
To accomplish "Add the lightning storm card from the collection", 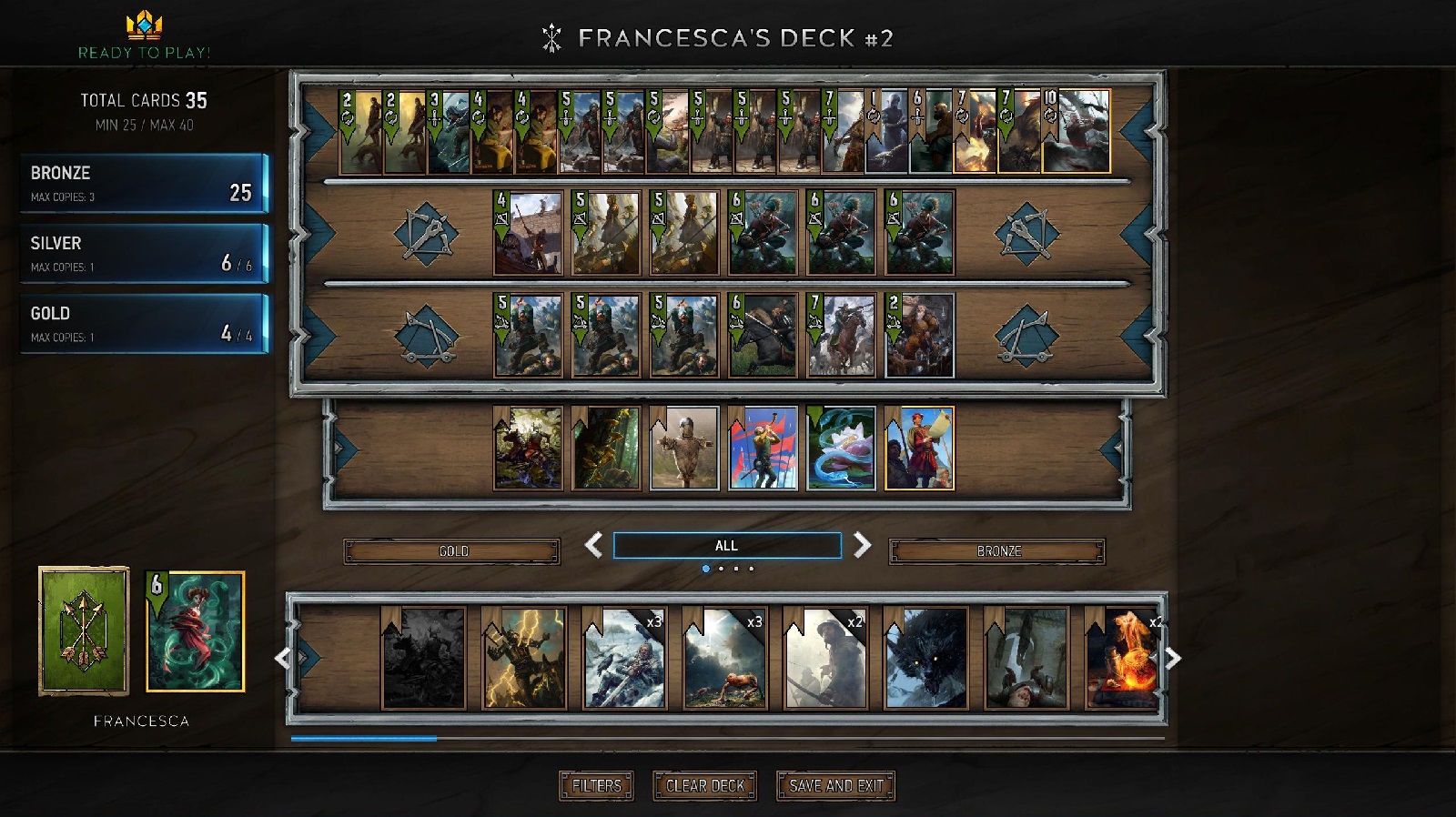I will (x=524, y=658).
